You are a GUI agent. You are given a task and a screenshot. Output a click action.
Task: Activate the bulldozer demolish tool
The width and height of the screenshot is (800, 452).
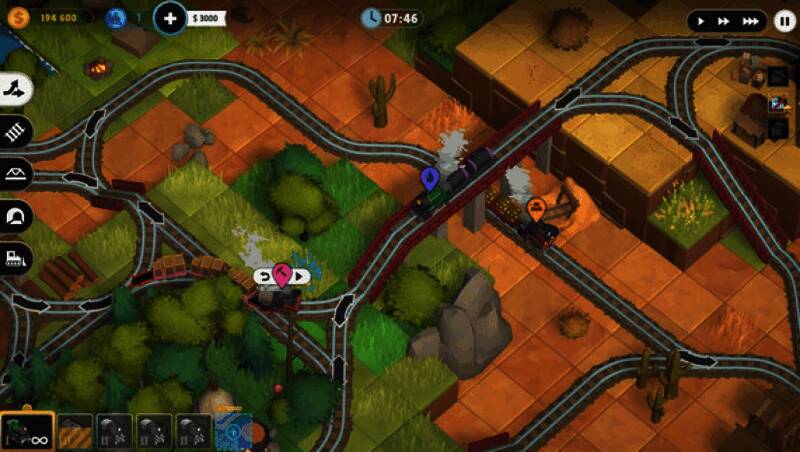point(16,257)
